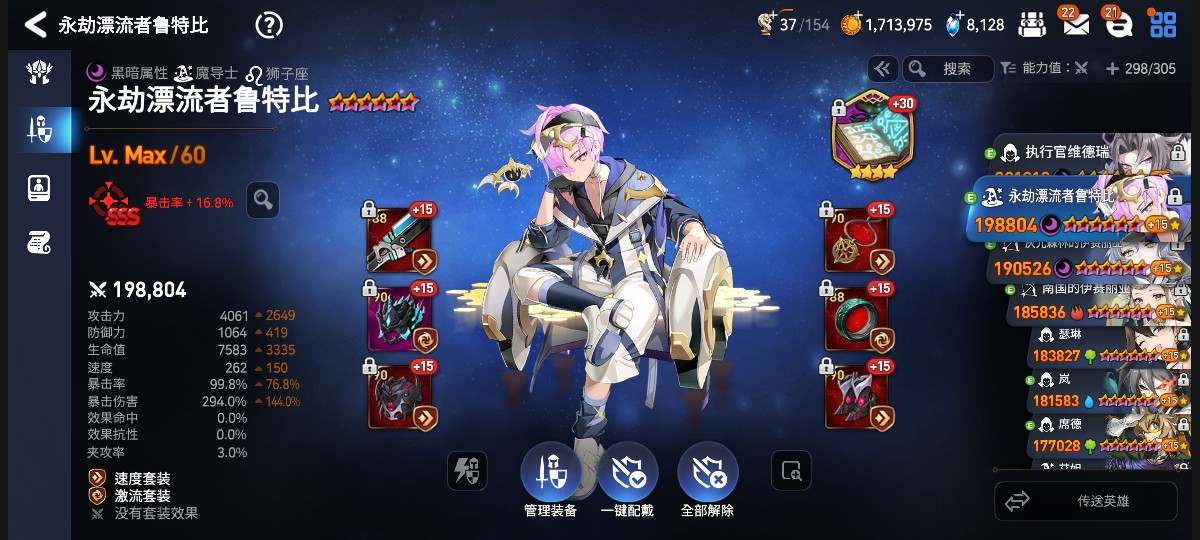Image resolution: width=1200 pixels, height=540 pixels.
Task: Tap 全部解除 to unequip all gear
Action: pos(707,475)
